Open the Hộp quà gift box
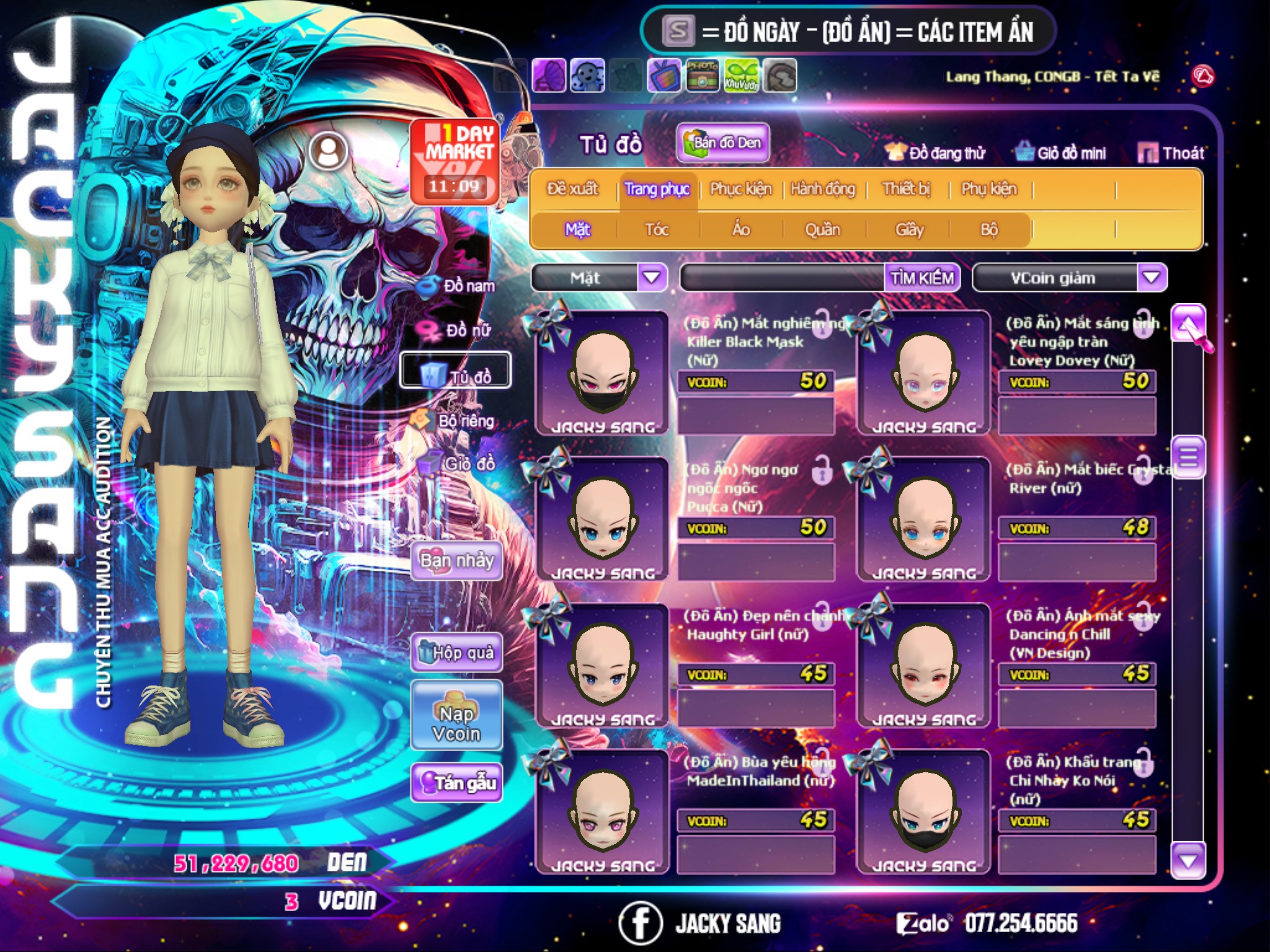1270x952 pixels. tap(456, 652)
